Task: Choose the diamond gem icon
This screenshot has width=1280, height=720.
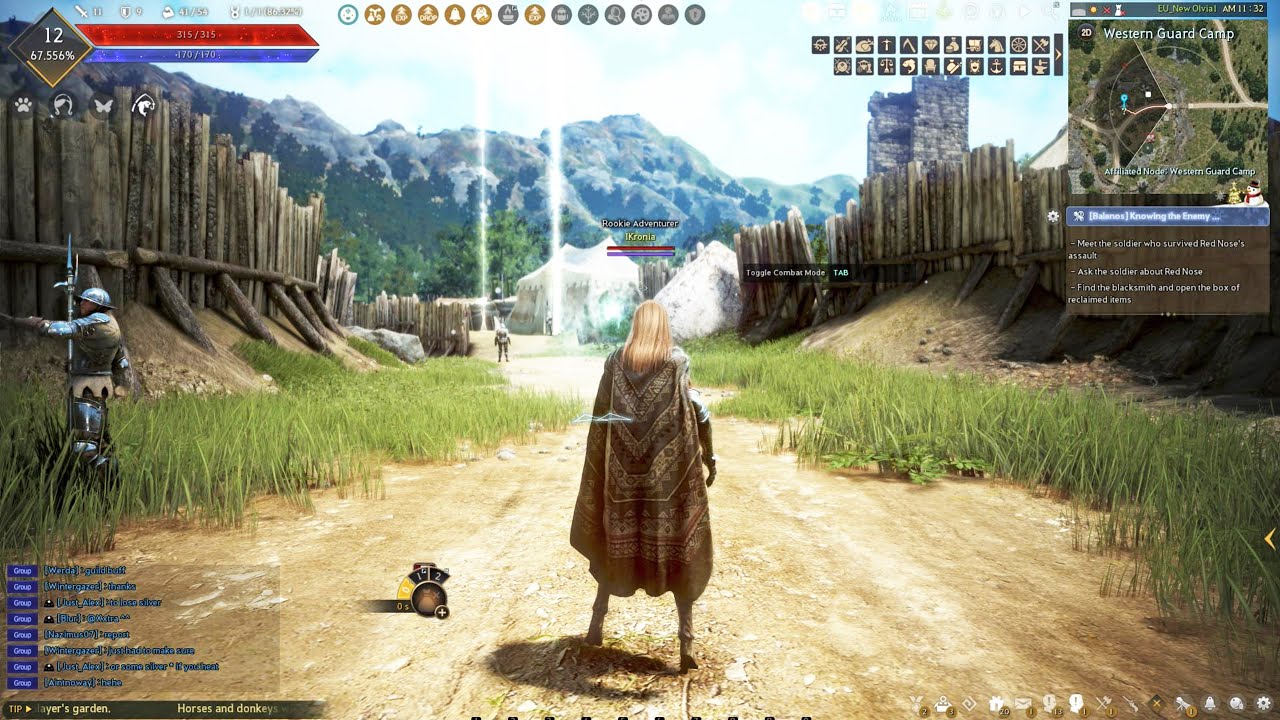Action: coord(930,45)
